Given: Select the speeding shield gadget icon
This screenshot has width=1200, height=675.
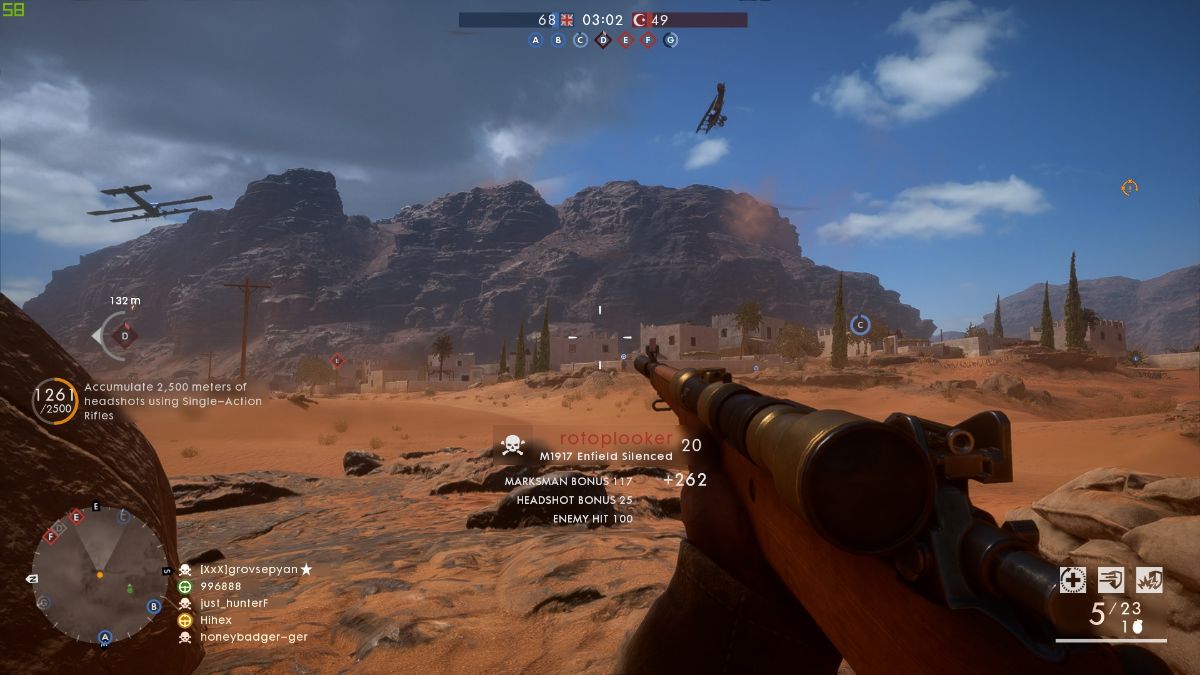Looking at the screenshot, I should pos(1111,579).
